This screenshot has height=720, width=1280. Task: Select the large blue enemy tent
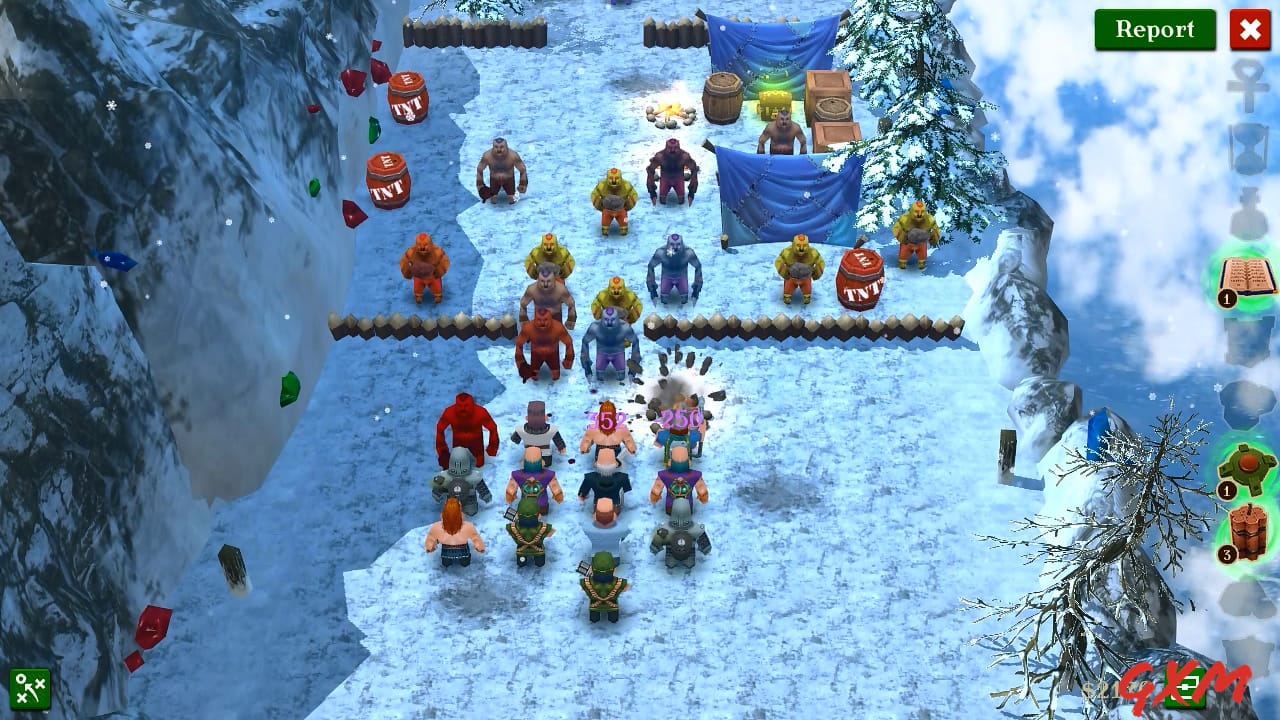point(785,195)
